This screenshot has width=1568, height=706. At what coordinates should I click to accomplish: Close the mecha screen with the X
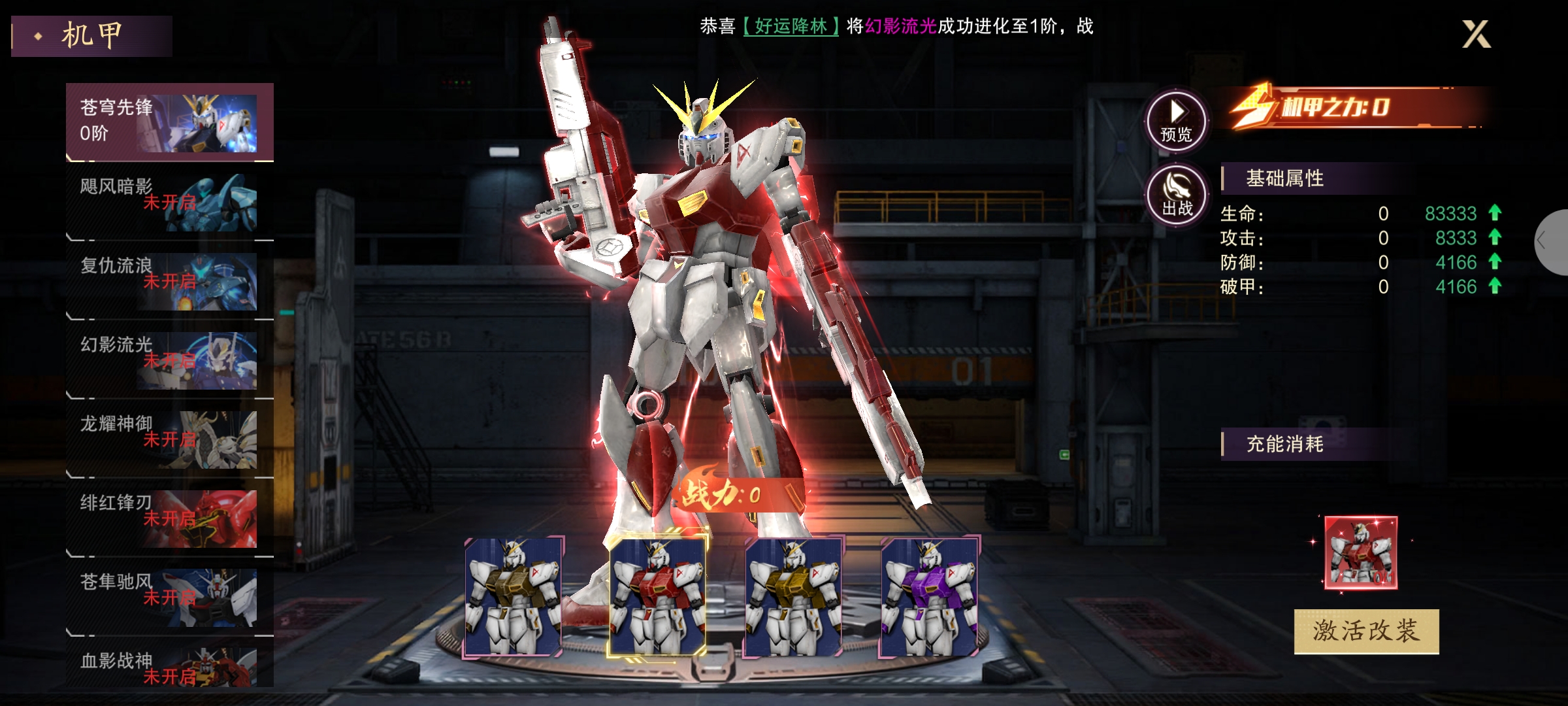point(1476,34)
